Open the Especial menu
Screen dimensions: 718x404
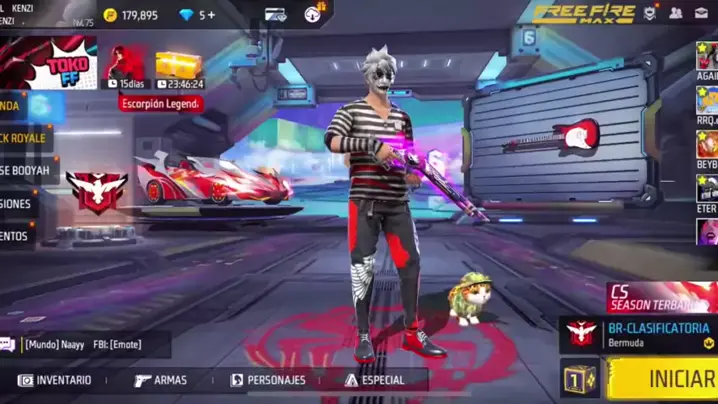tap(374, 380)
